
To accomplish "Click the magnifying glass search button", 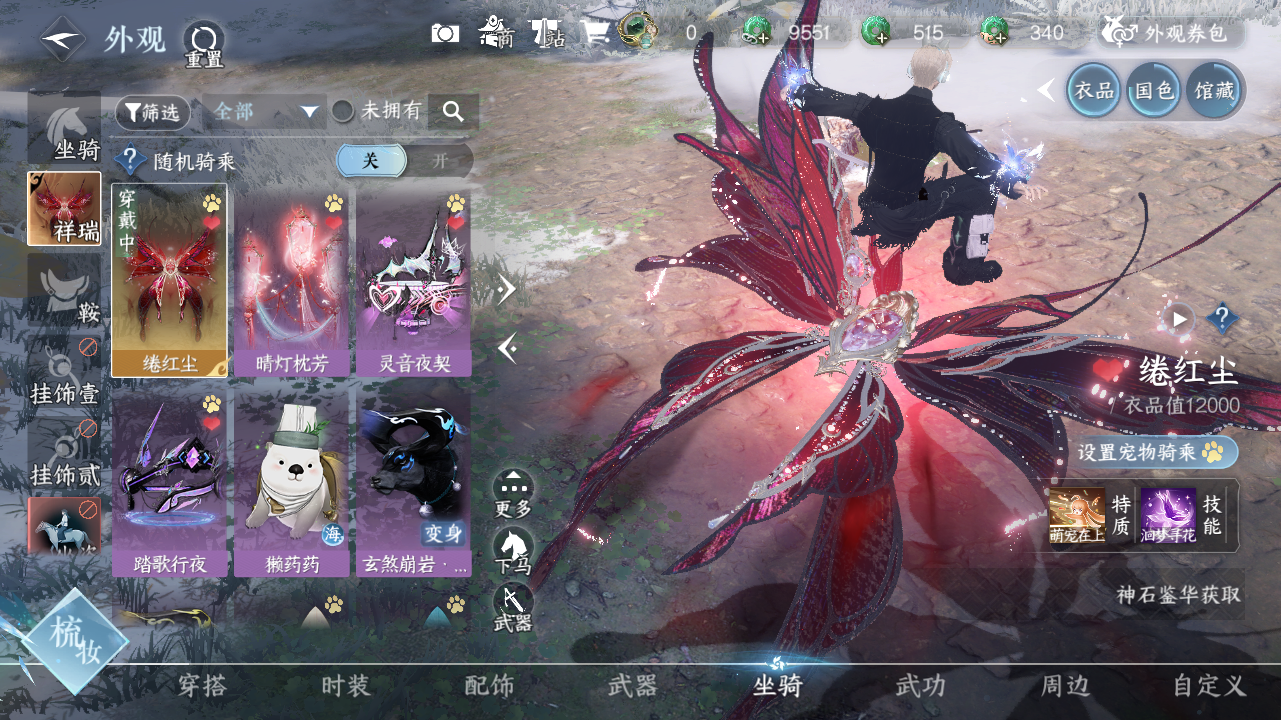I will [x=453, y=112].
